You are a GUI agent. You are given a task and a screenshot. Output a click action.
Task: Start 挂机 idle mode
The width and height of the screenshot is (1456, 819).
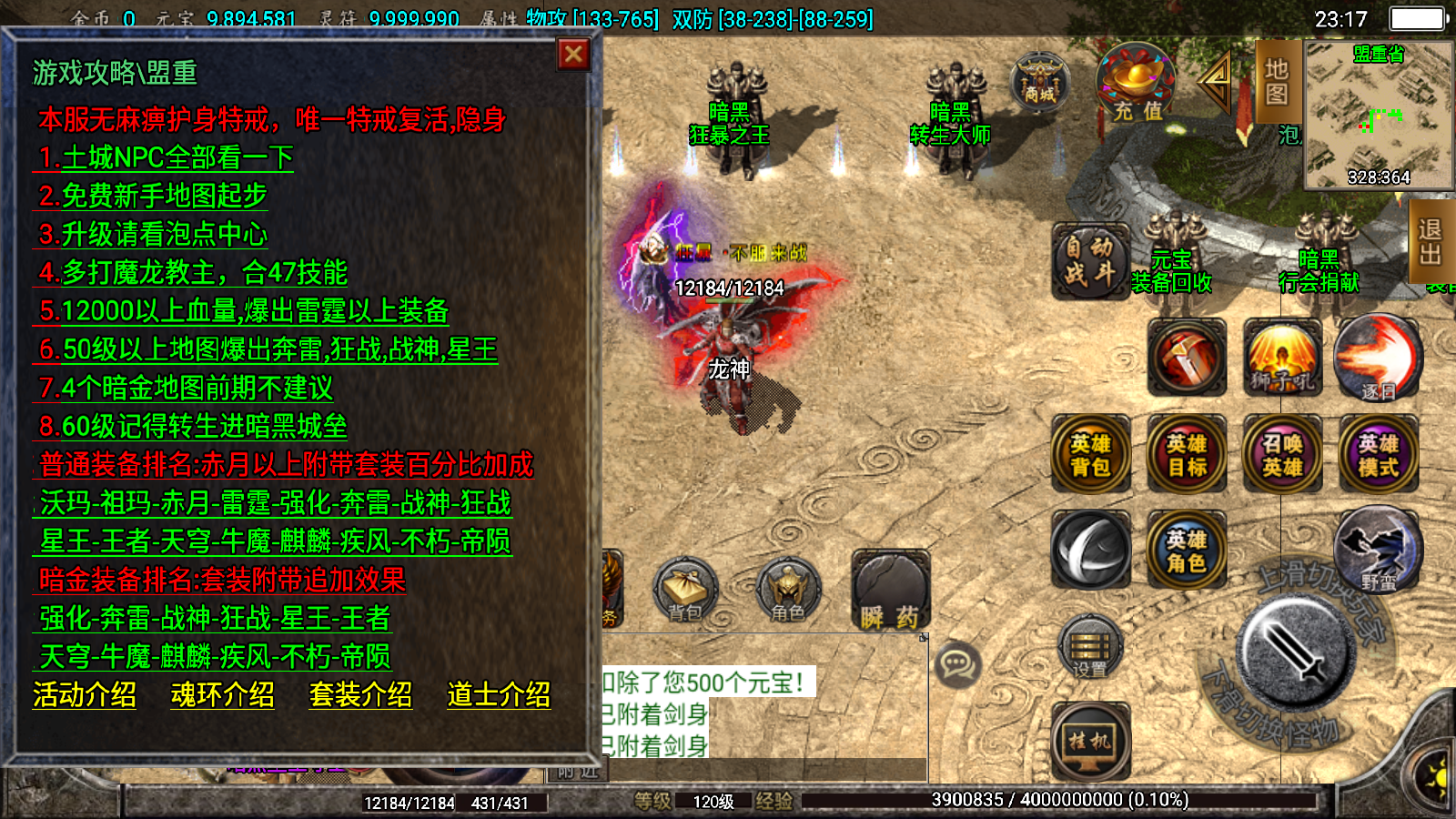pos(1090,742)
